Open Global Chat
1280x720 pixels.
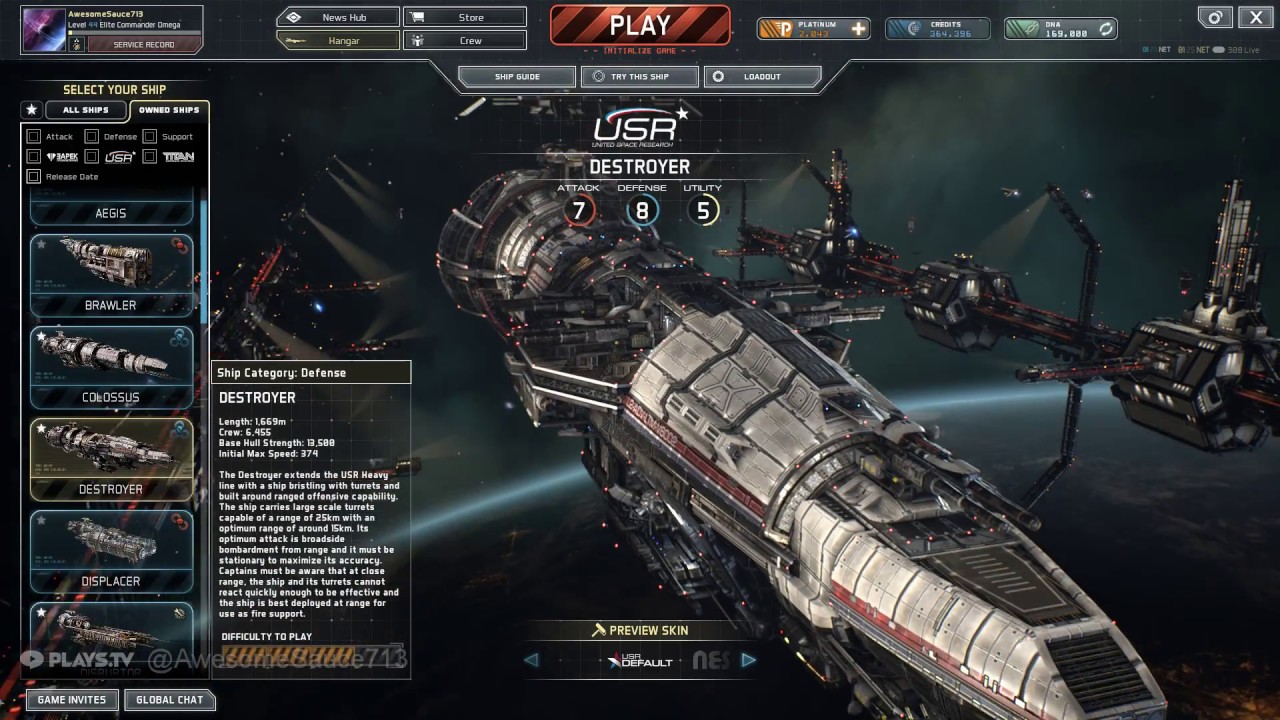pos(169,700)
